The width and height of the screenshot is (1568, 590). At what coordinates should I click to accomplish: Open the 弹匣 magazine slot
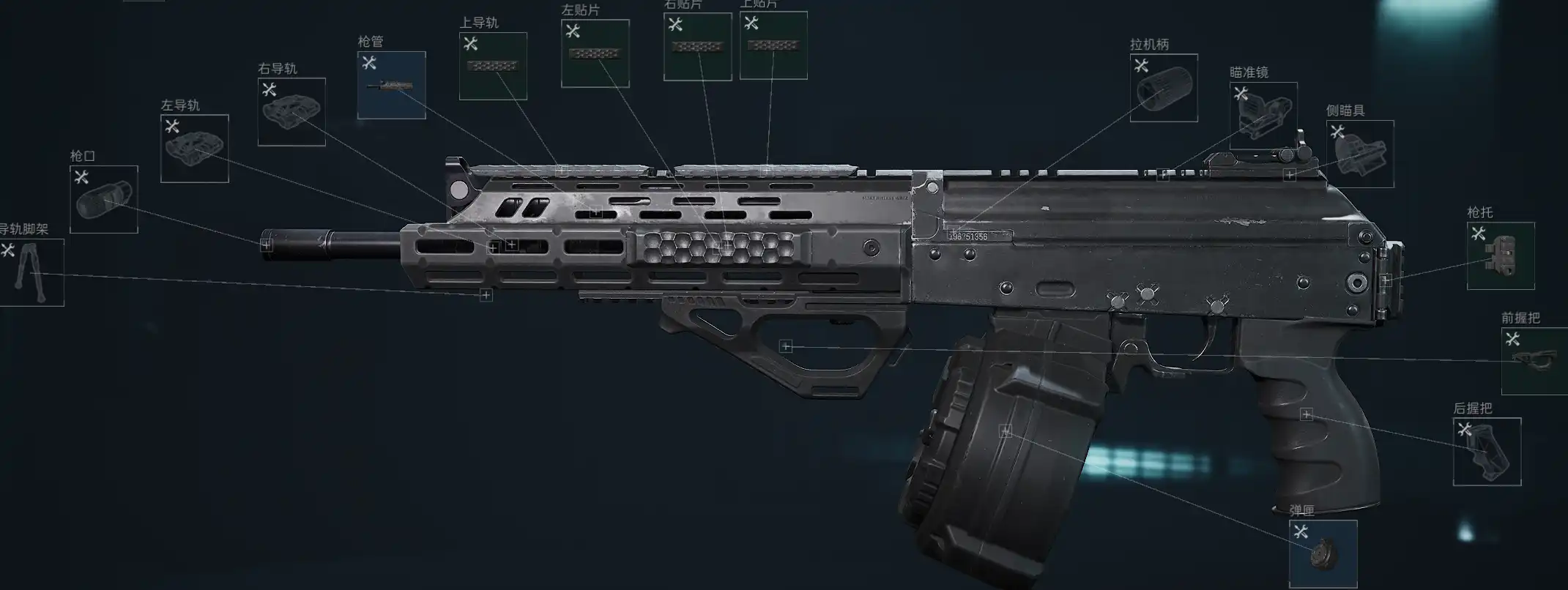point(1323,553)
